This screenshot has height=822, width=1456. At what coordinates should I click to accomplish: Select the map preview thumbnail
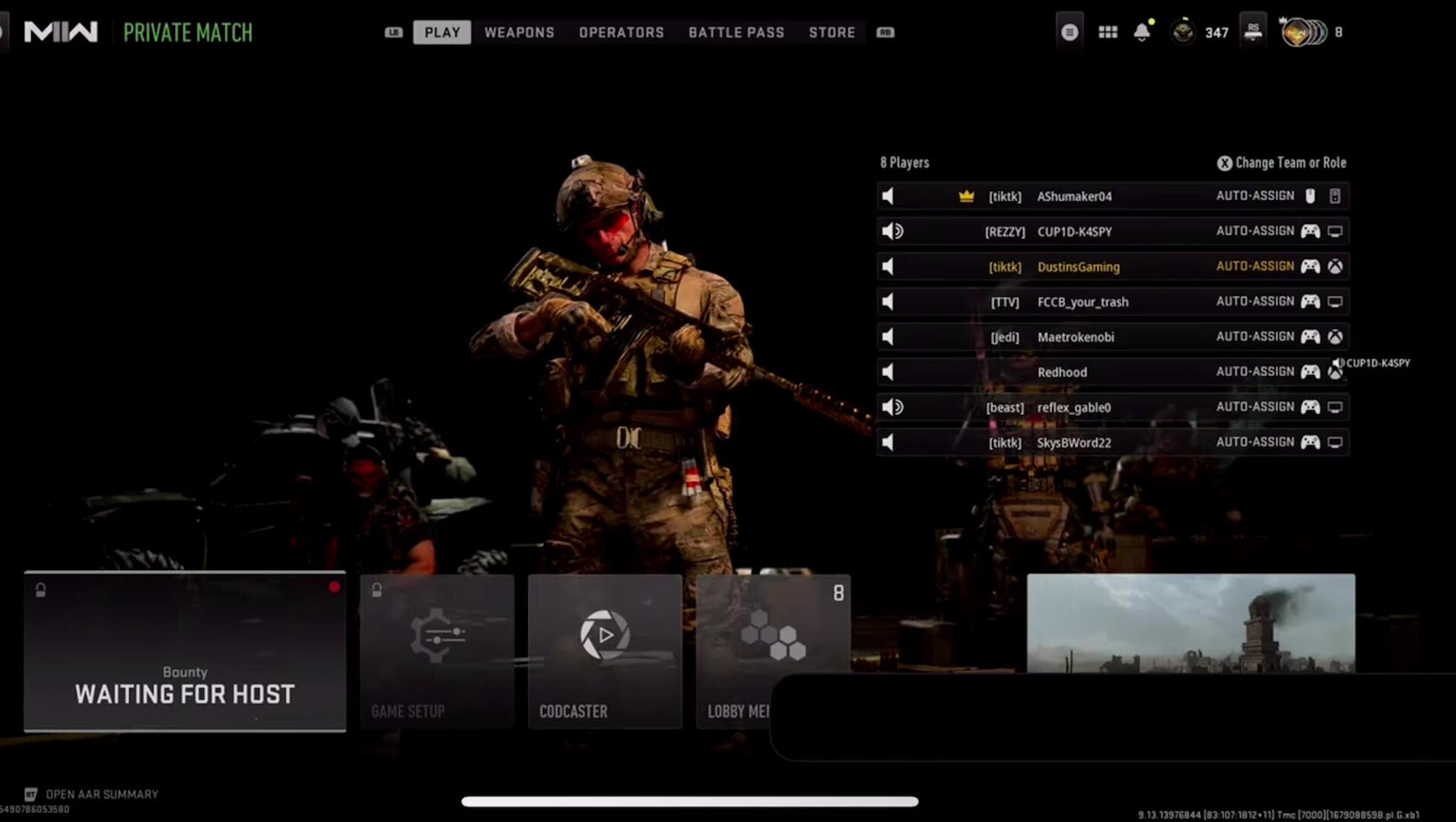click(1191, 623)
